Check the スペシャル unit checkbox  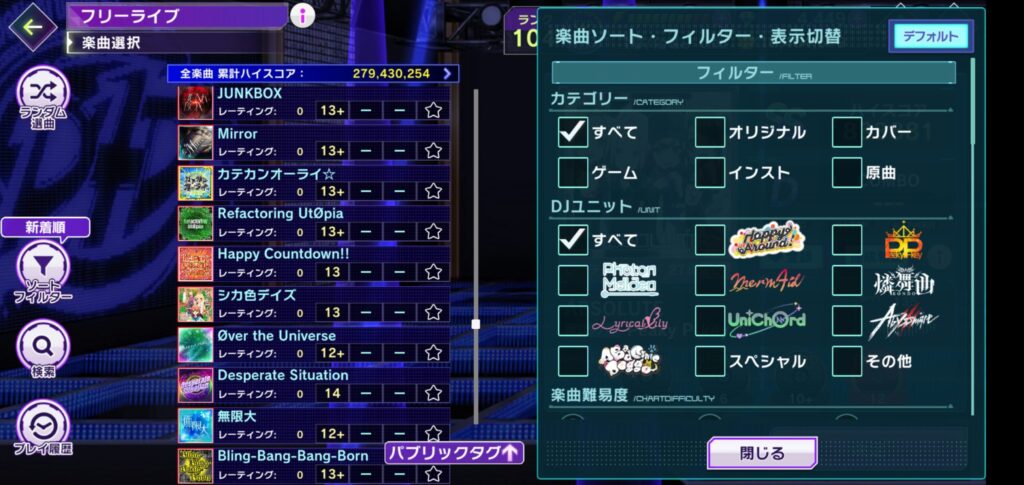click(710, 360)
